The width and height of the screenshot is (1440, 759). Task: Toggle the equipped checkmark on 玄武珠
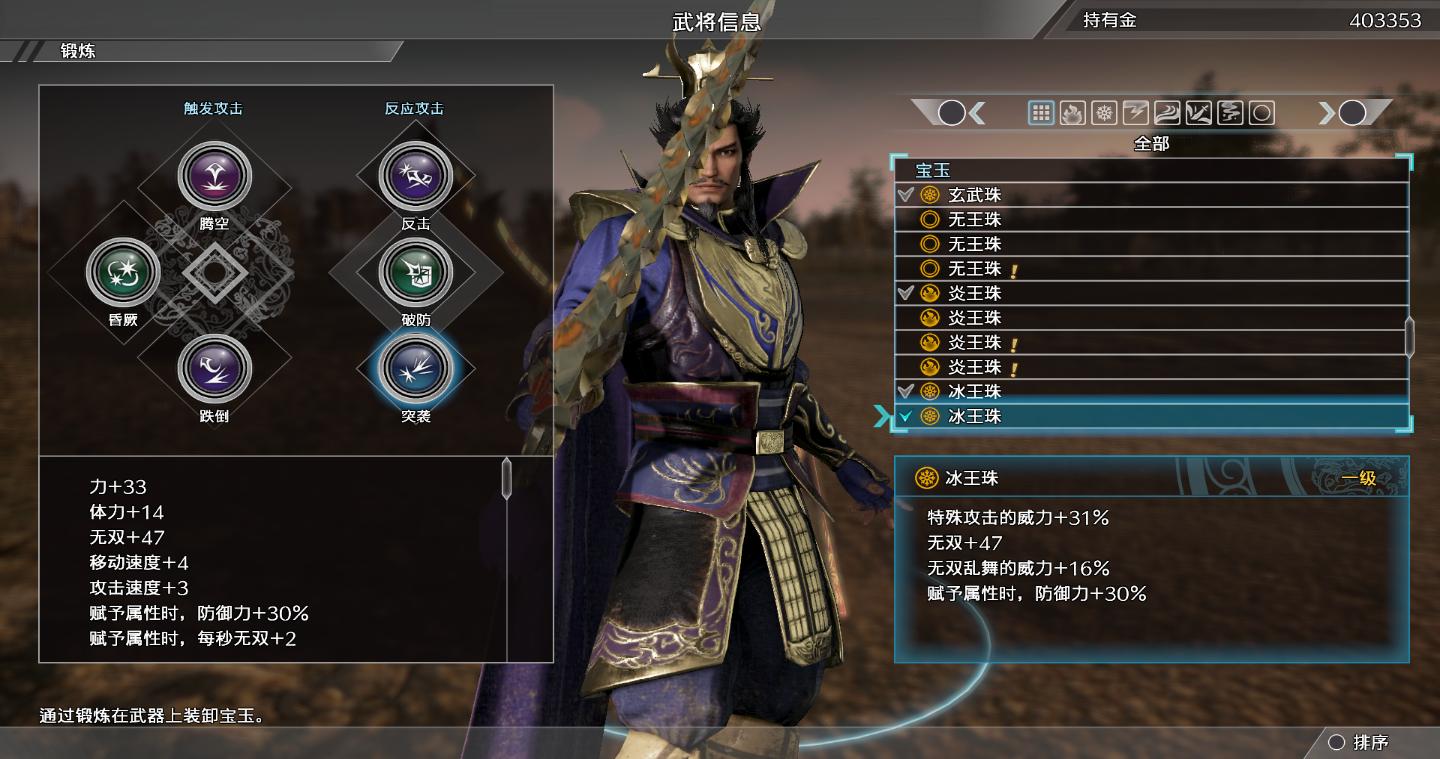click(x=905, y=195)
